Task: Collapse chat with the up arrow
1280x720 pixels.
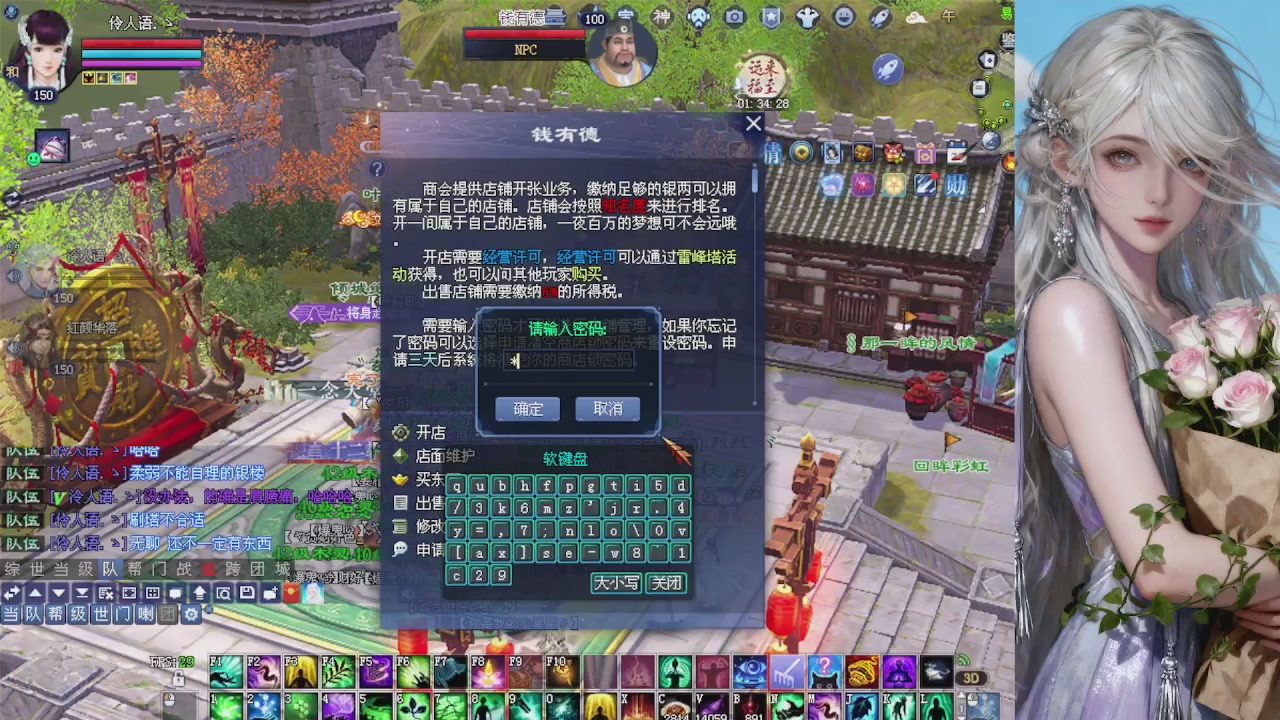Action: [x=35, y=591]
